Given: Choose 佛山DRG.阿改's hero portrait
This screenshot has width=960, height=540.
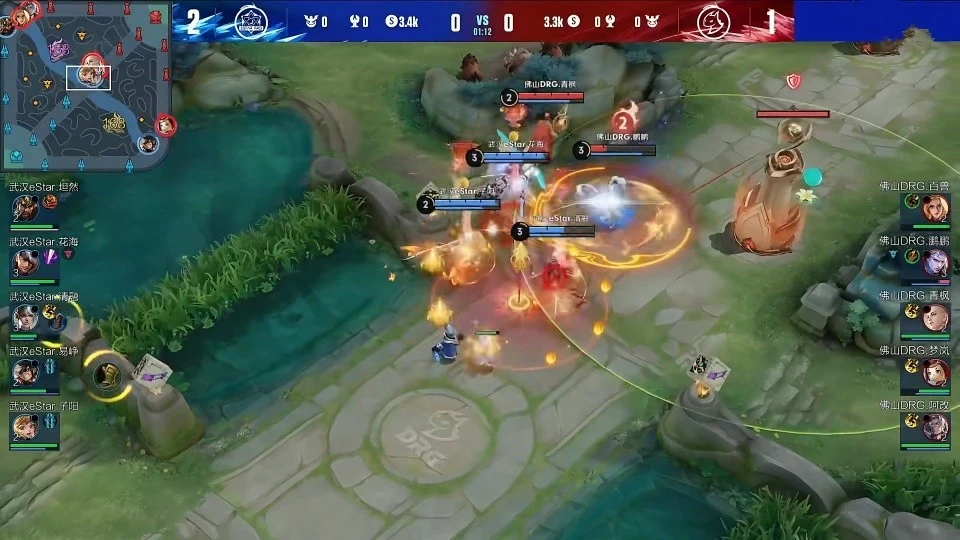Looking at the screenshot, I should point(935,428).
